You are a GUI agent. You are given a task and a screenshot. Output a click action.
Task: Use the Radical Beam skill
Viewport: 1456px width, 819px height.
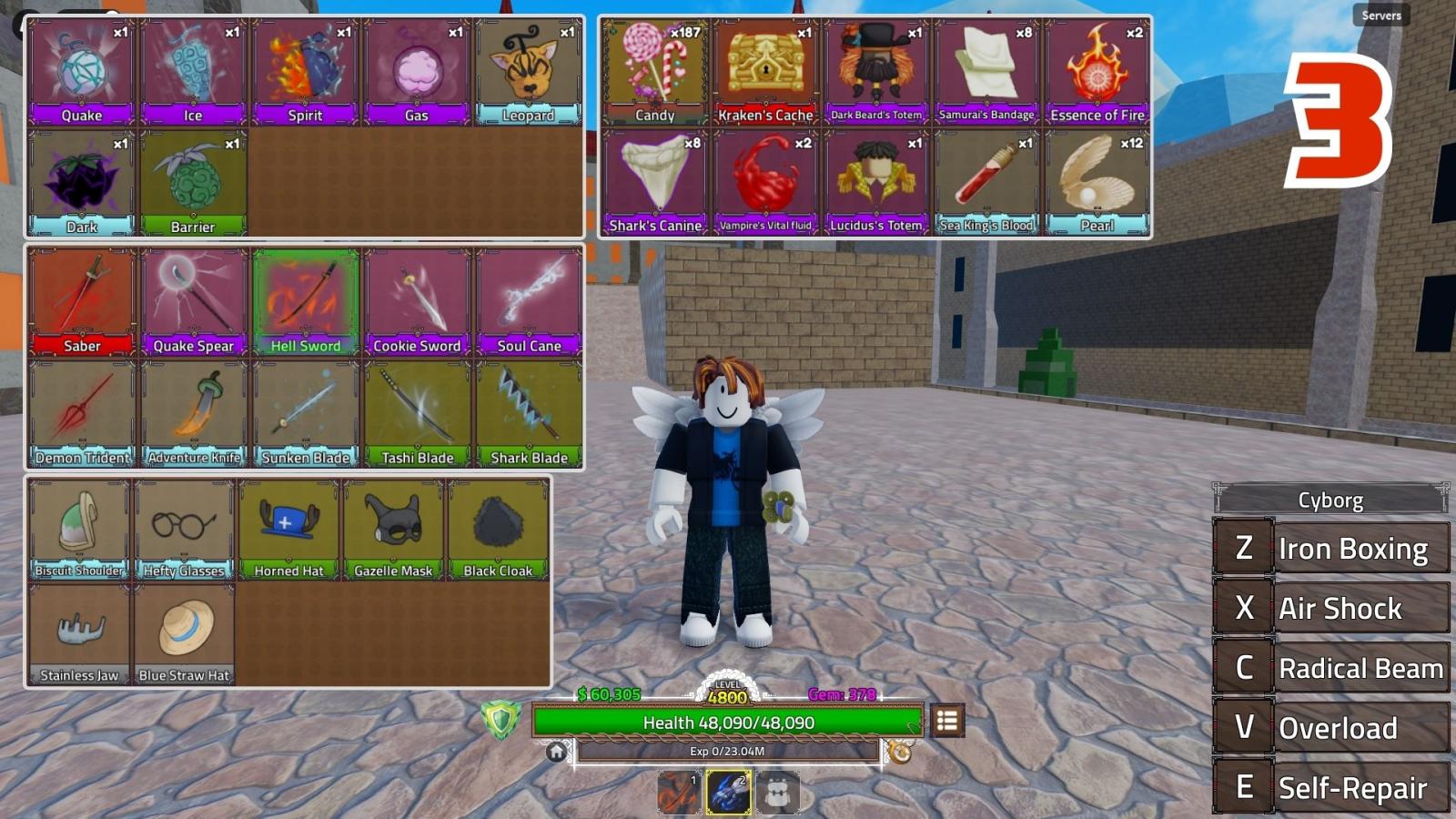[1332, 668]
